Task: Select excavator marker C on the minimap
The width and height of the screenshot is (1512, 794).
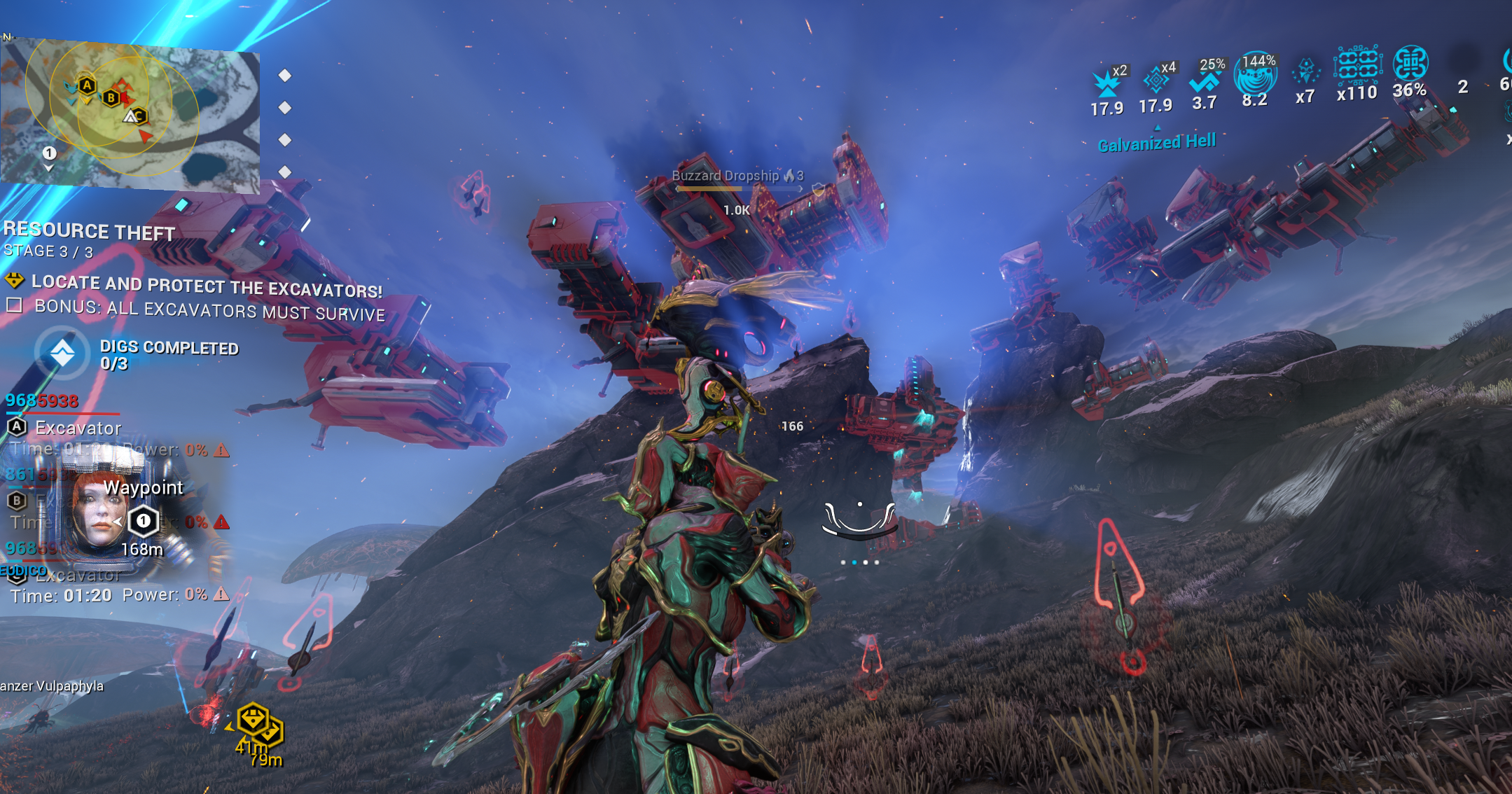Action: pyautogui.click(x=139, y=116)
